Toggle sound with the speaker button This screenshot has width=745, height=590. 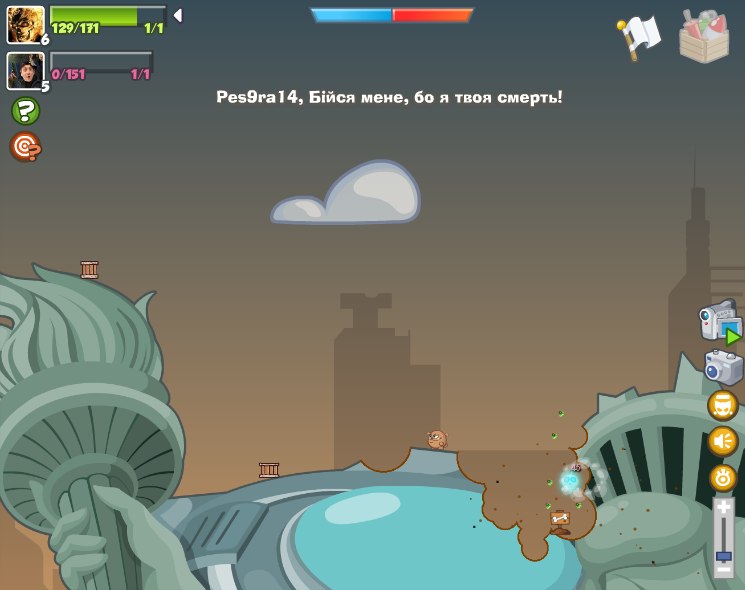coord(722,441)
